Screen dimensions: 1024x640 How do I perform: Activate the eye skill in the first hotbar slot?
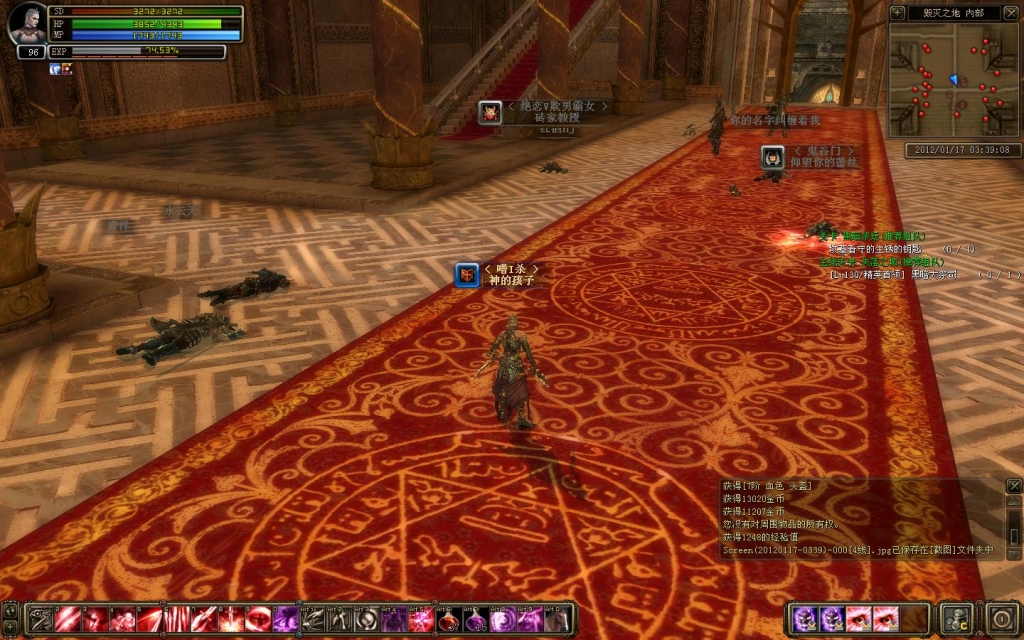pyautogui.click(x=41, y=619)
